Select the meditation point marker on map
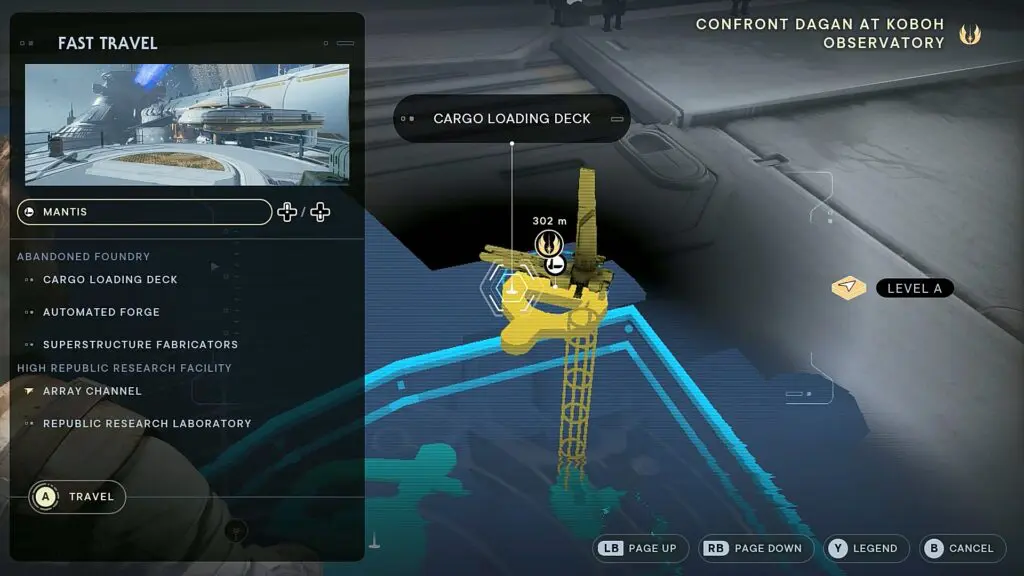This screenshot has height=576, width=1024. tap(548, 242)
